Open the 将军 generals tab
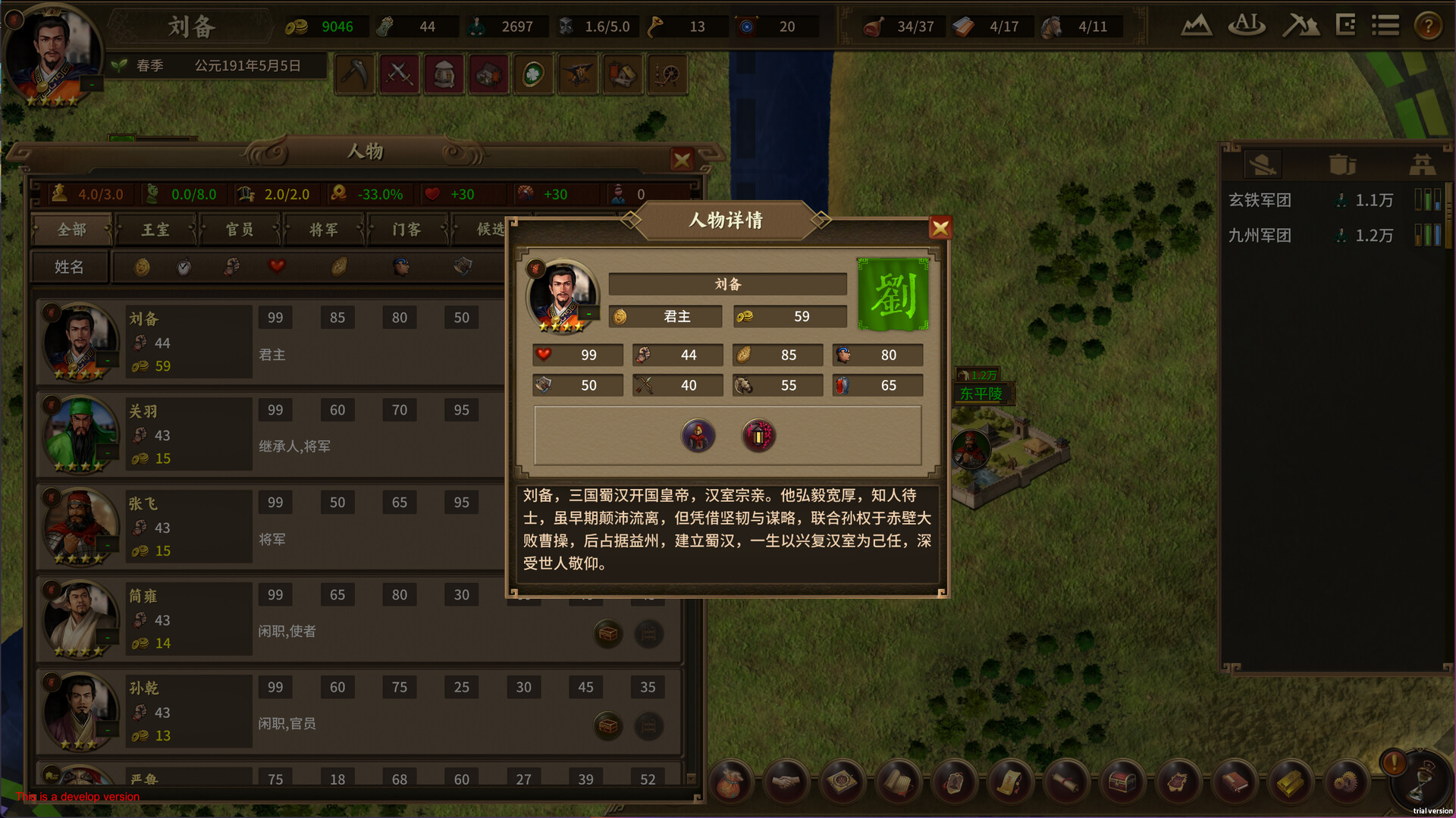Image resolution: width=1456 pixels, height=818 pixels. (324, 230)
